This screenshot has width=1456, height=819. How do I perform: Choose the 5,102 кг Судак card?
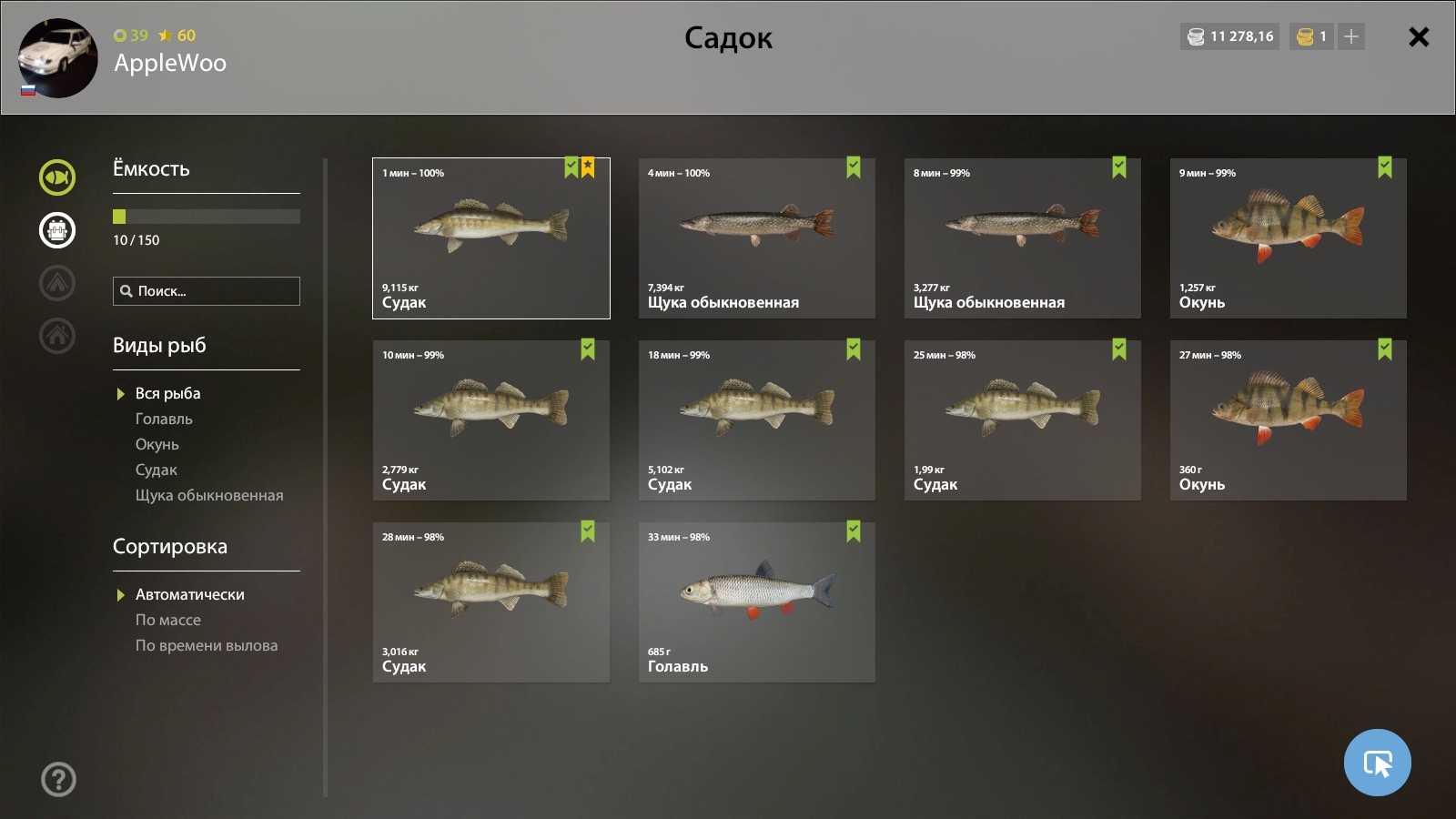pos(756,420)
